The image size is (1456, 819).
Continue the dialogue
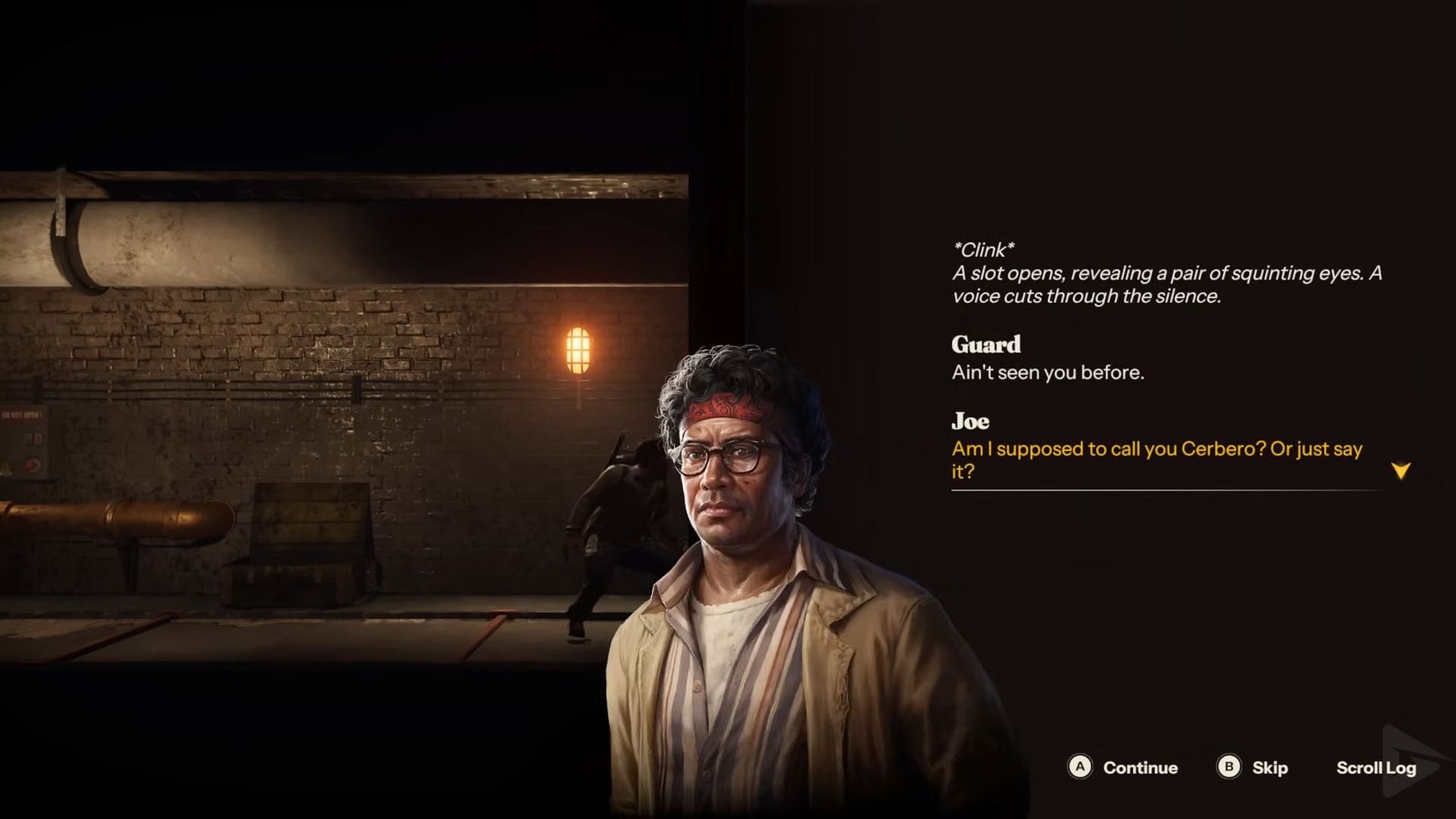tap(1123, 767)
